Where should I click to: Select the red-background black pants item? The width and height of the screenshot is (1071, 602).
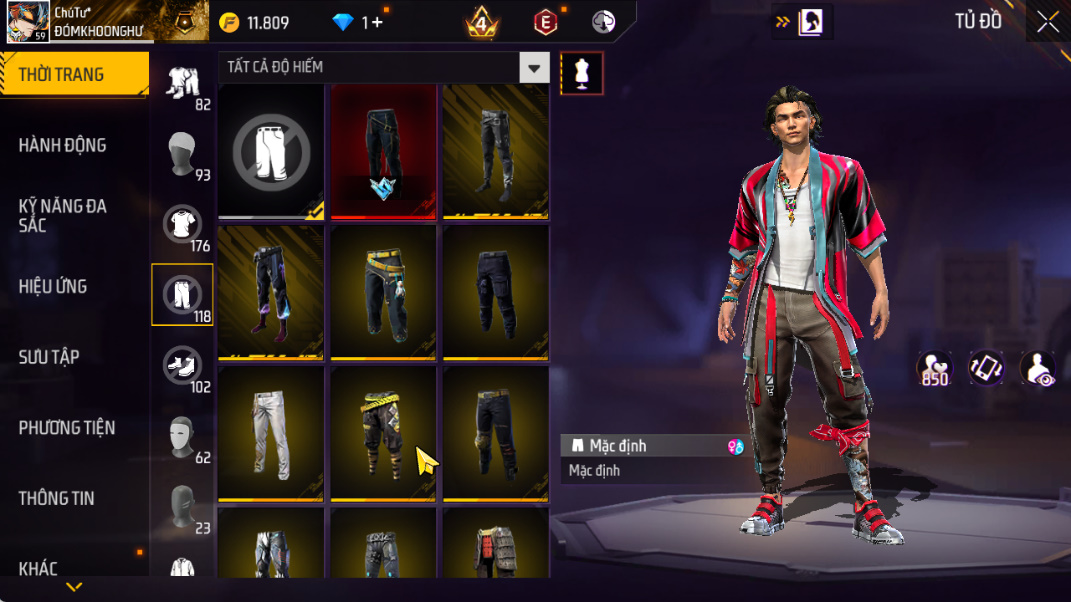click(x=384, y=151)
